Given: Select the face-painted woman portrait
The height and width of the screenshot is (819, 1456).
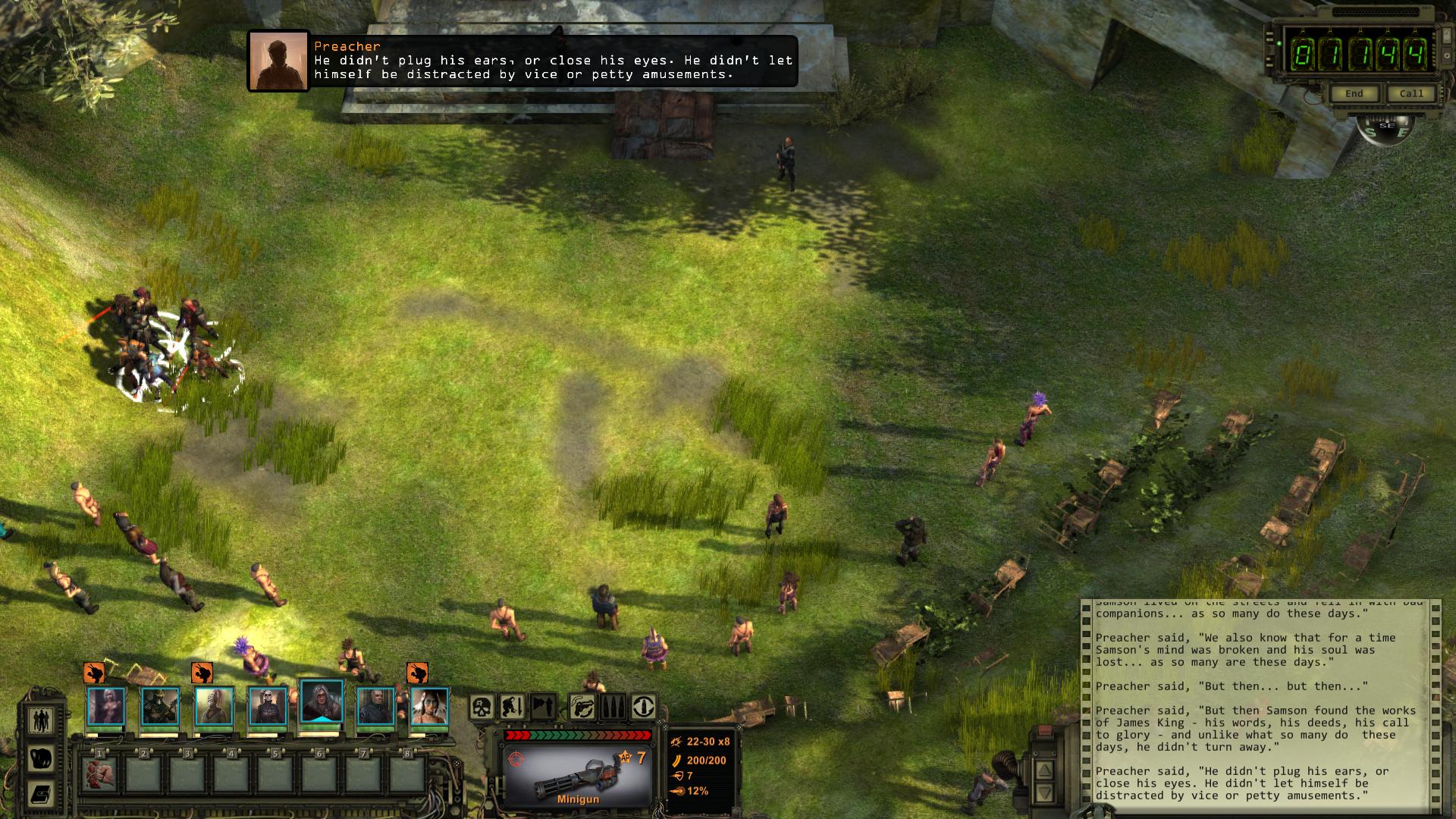Looking at the screenshot, I should coord(429,707).
